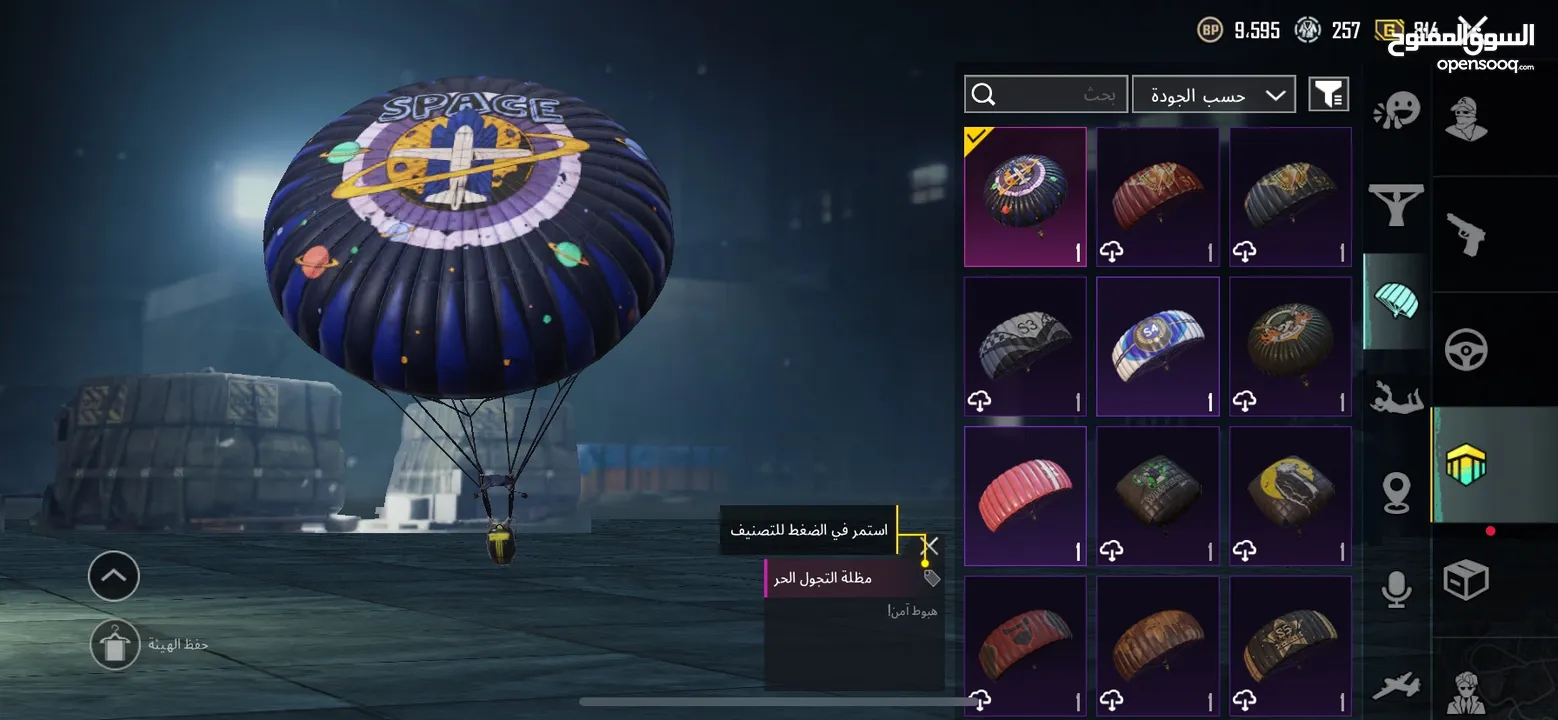
Task: Switch to the parachute category tab
Action: coord(1397,302)
